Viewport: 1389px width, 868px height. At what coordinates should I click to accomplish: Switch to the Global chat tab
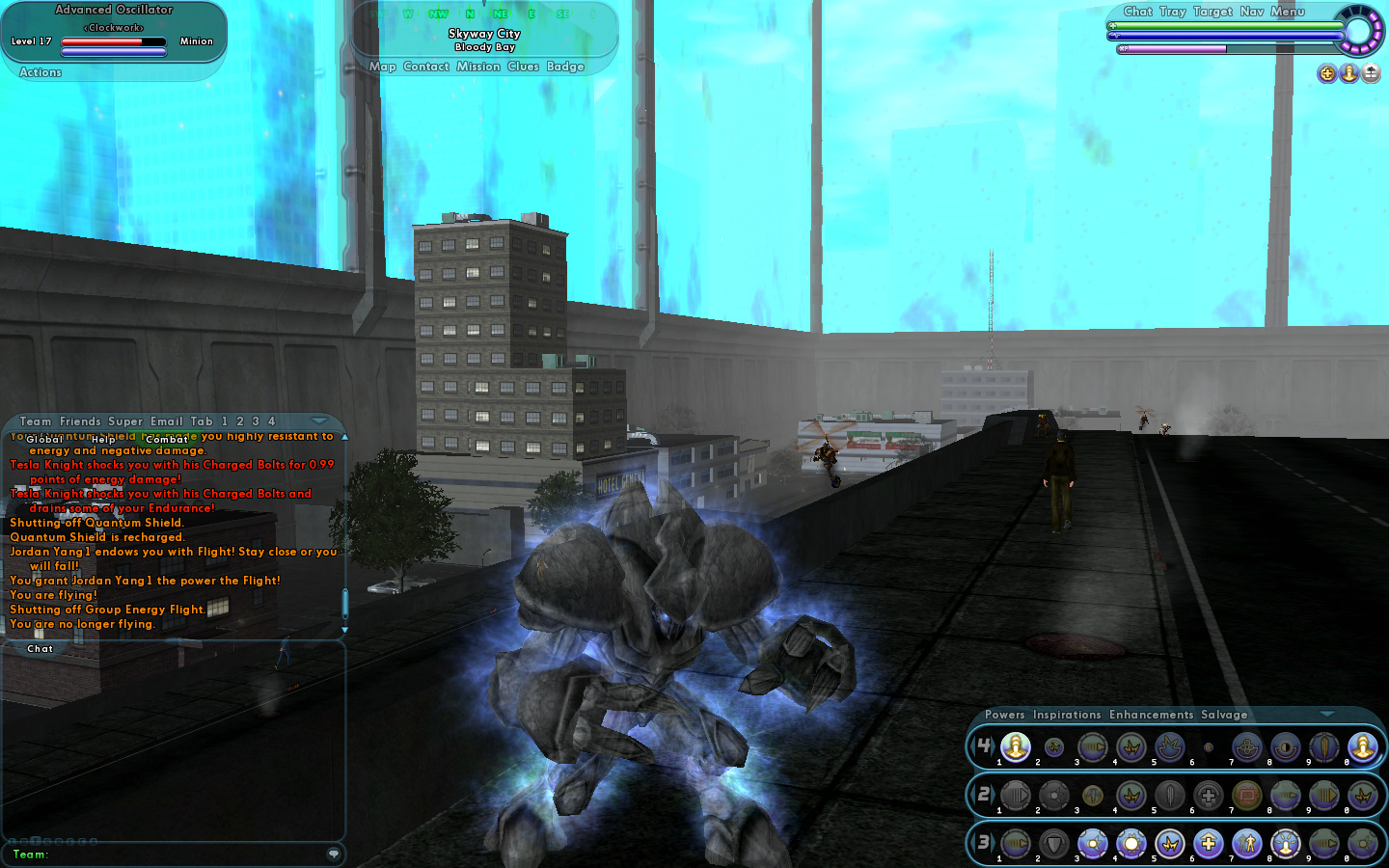tap(44, 440)
